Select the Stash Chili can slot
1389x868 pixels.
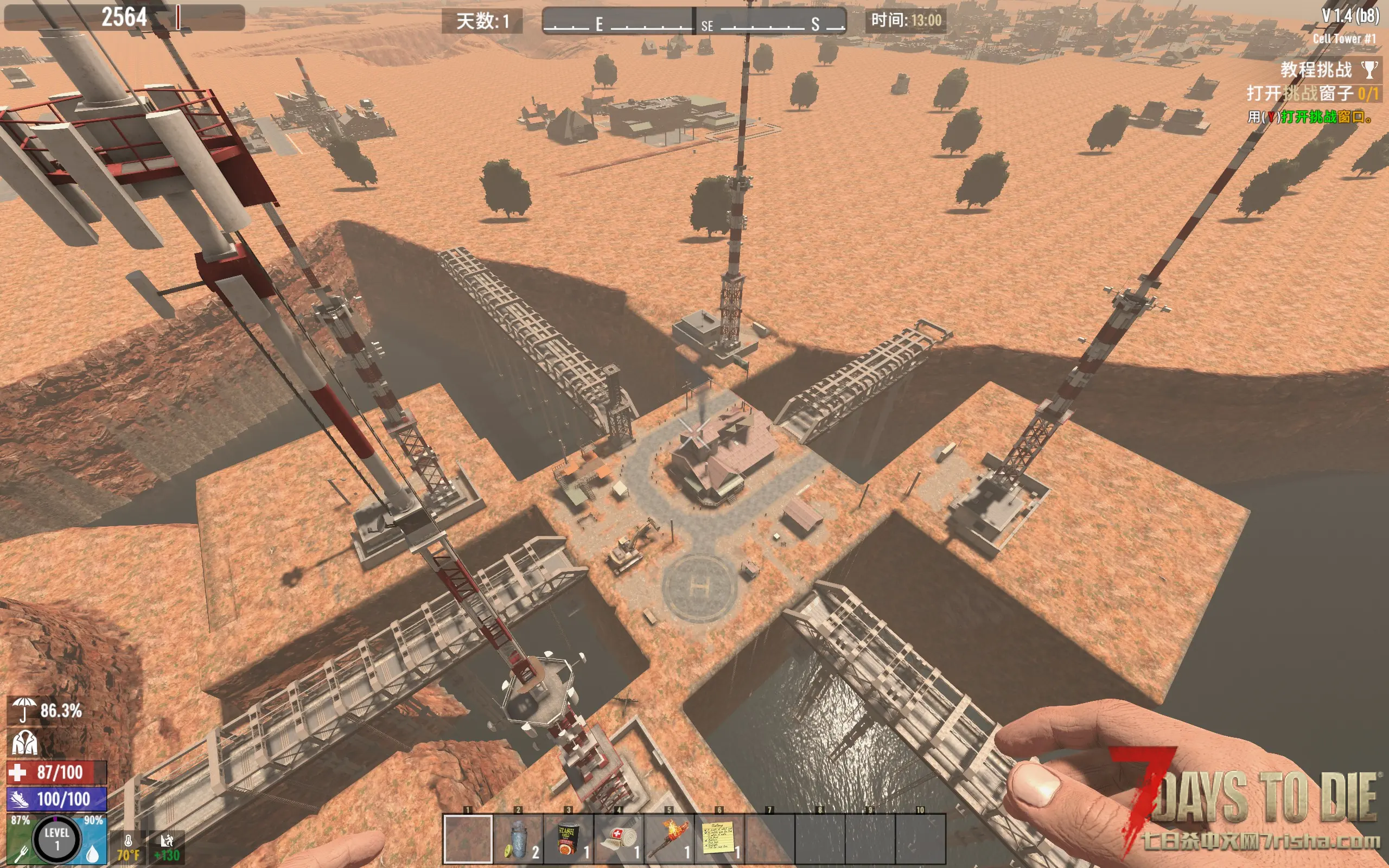click(x=568, y=839)
